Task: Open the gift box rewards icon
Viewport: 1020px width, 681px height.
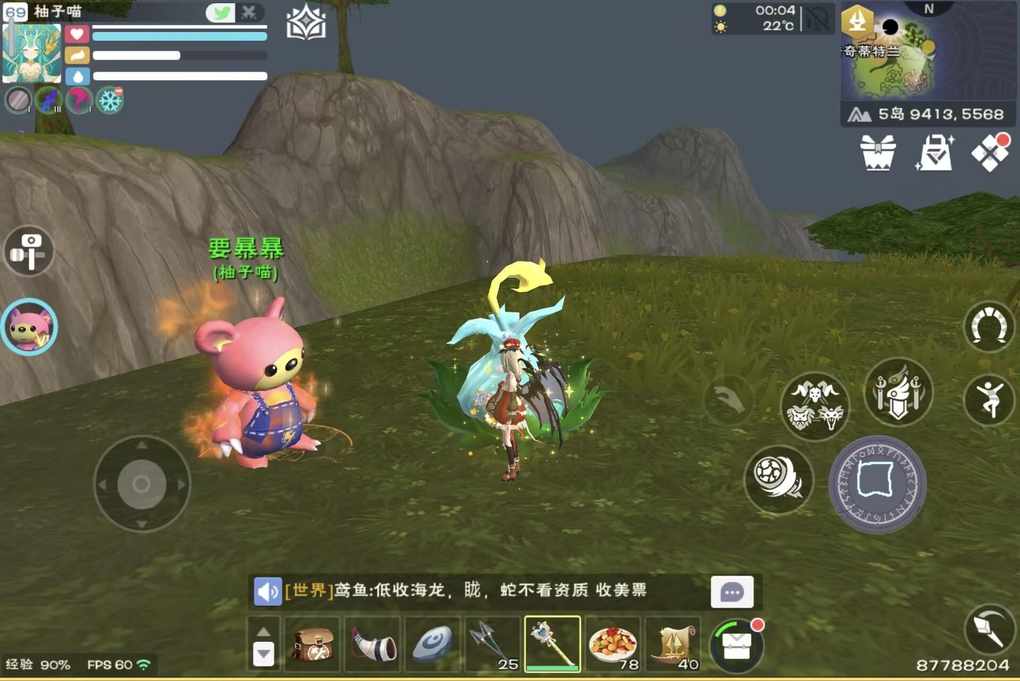Action: 878,153
